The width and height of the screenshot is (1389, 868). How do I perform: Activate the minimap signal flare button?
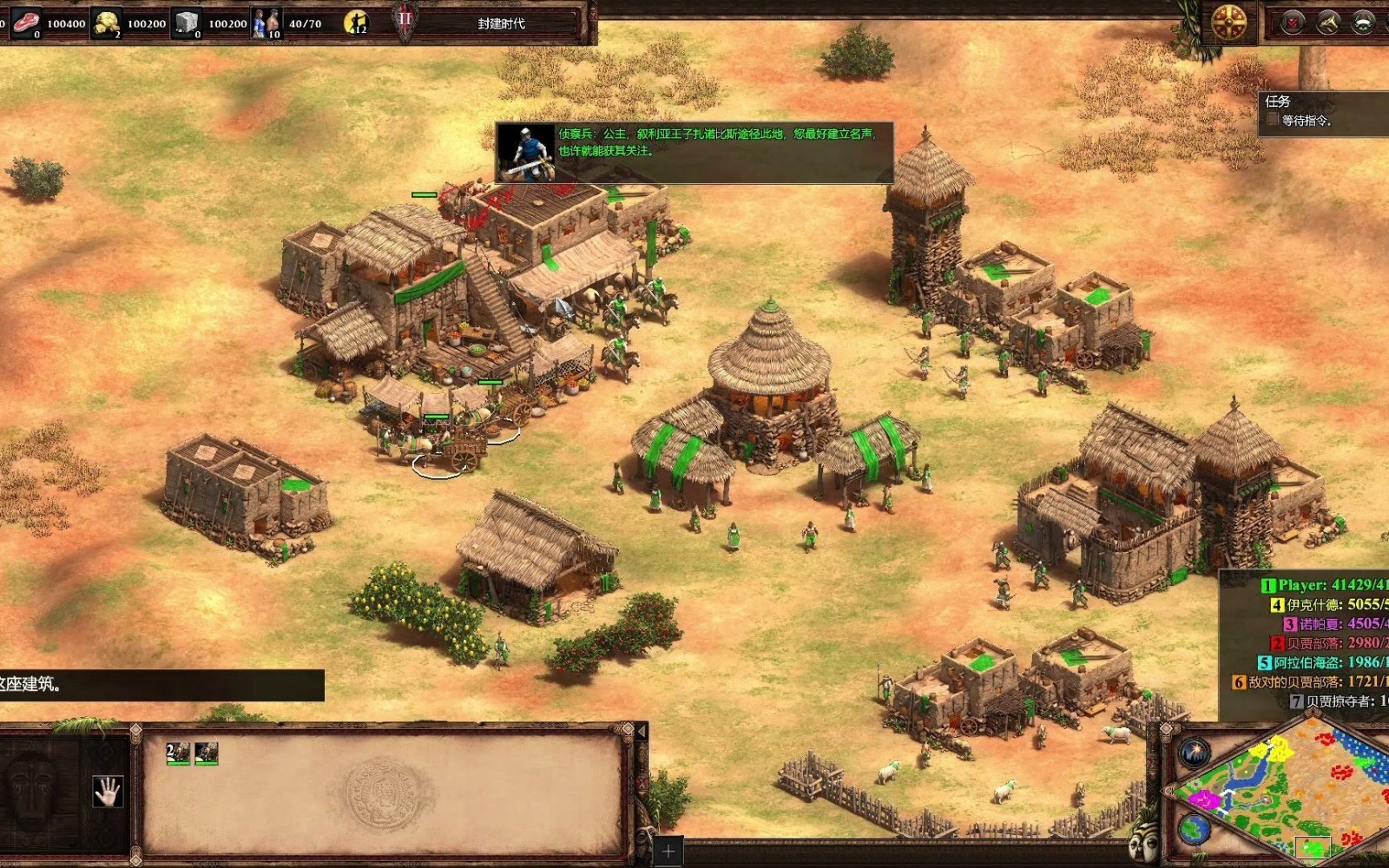click(1195, 752)
